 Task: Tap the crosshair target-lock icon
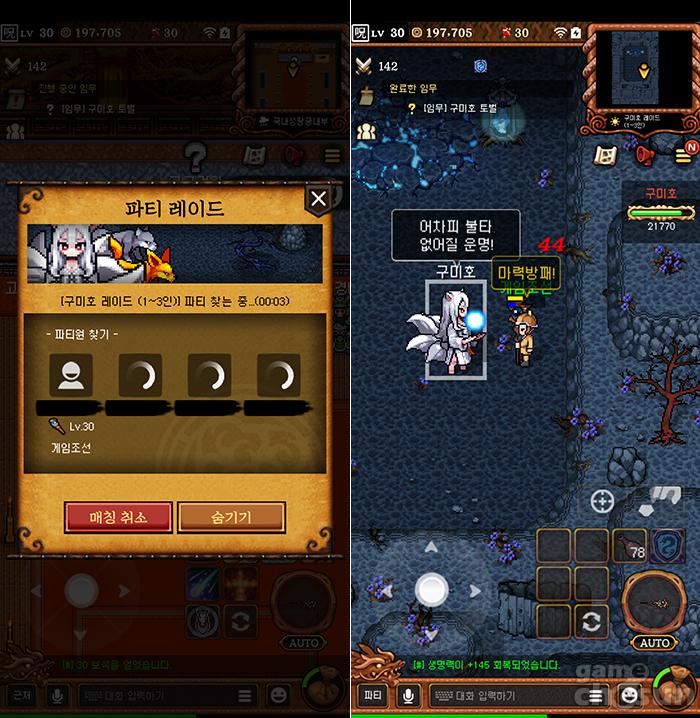pos(602,501)
